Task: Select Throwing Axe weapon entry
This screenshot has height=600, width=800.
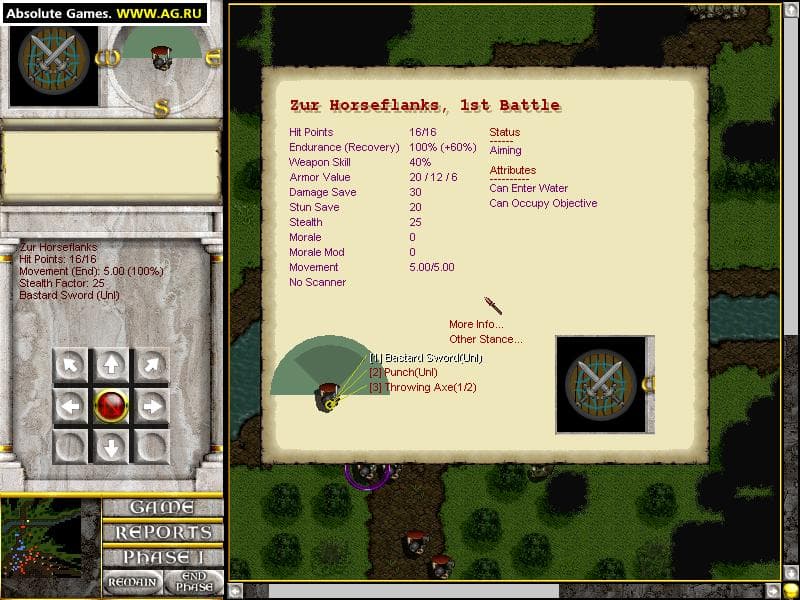Action: (422, 387)
